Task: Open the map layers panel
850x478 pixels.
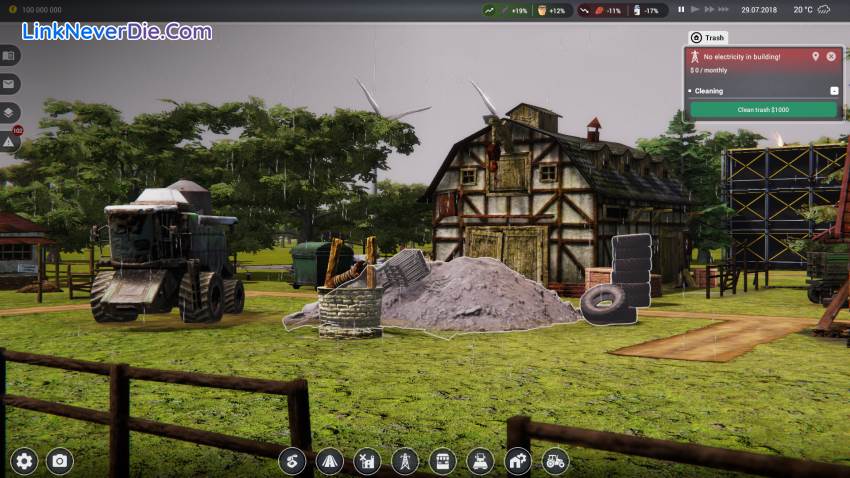Action: pos(9,113)
